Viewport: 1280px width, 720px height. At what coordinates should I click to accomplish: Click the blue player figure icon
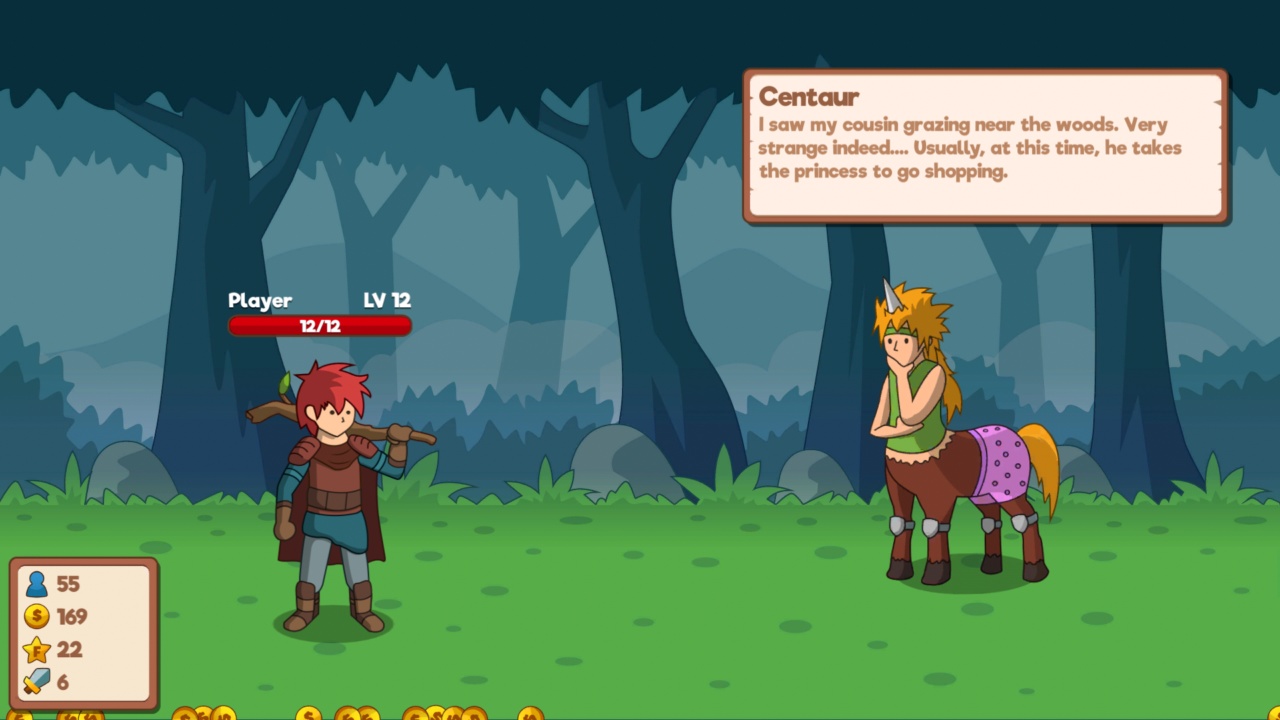(37, 585)
